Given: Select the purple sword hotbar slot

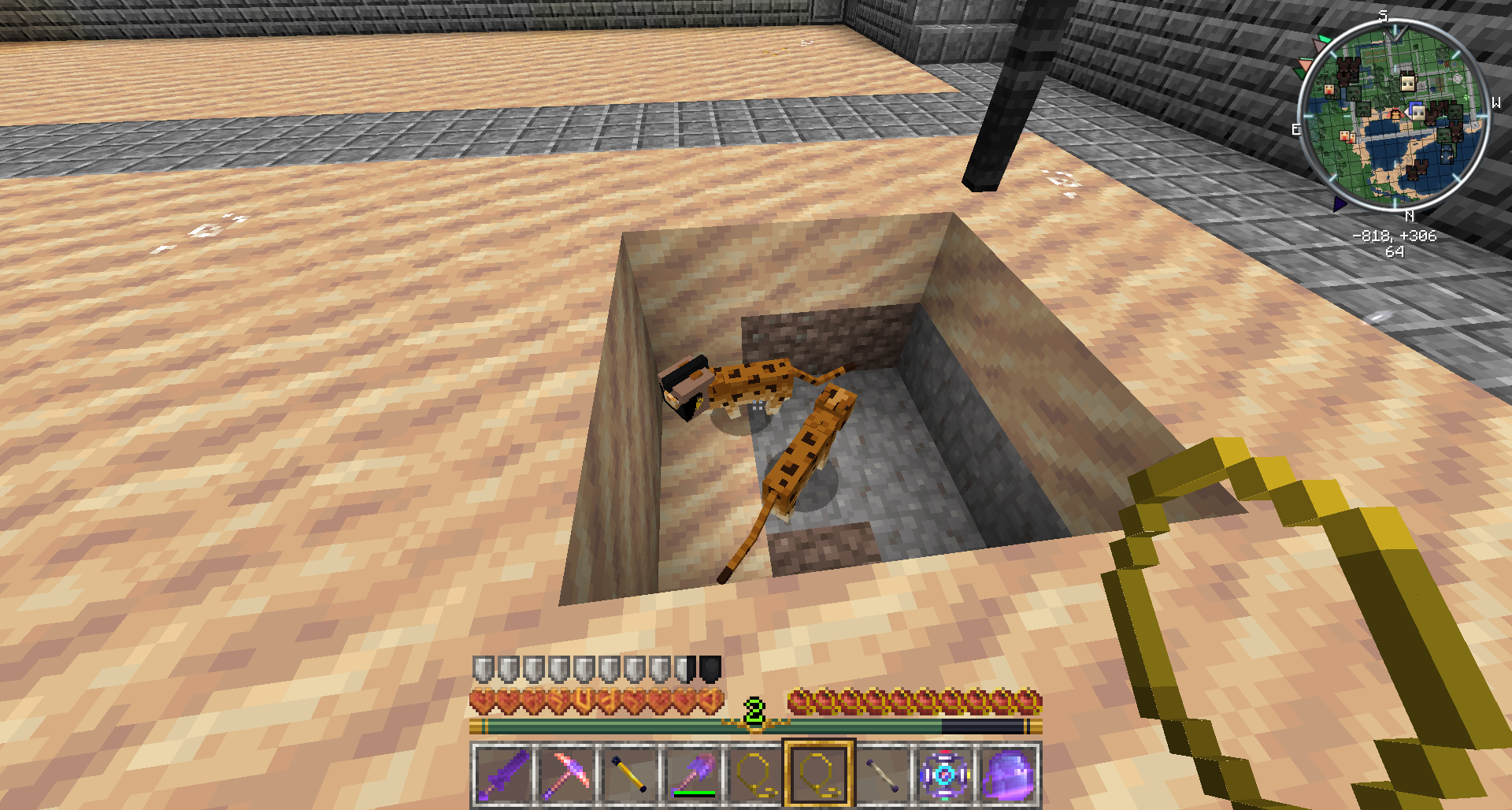Looking at the screenshot, I should pos(503,775).
